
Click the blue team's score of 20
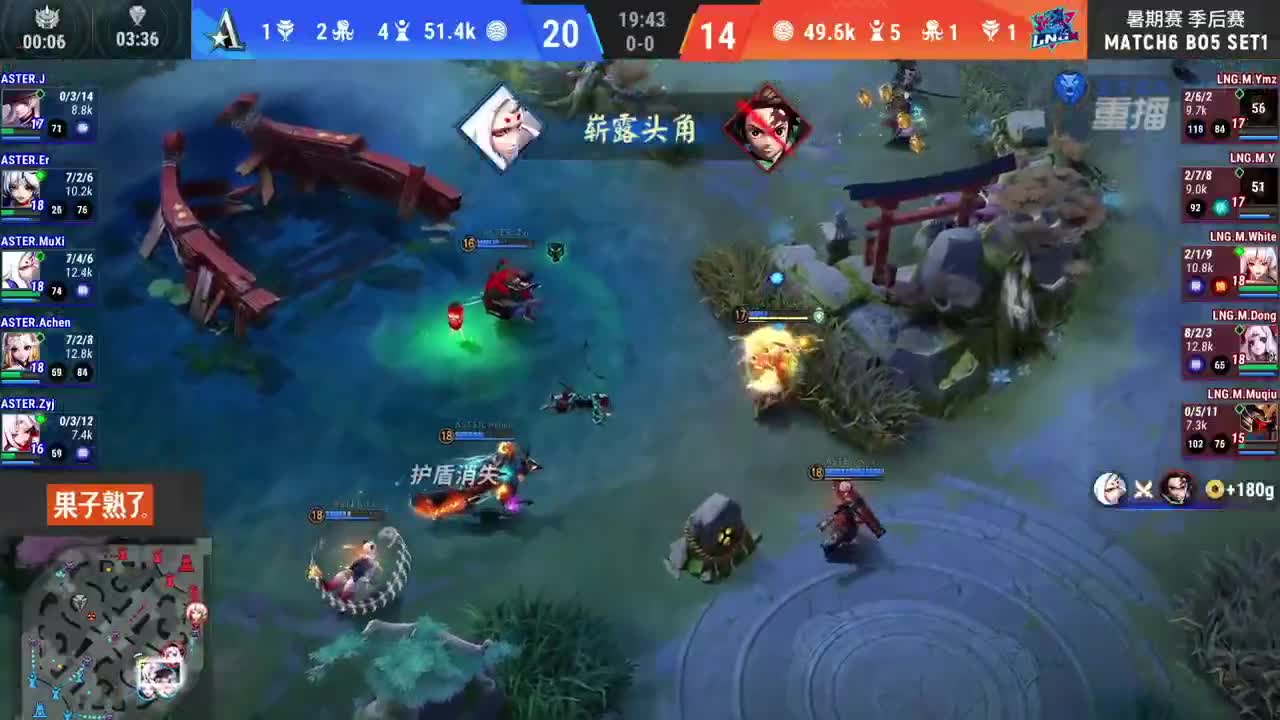coord(561,33)
